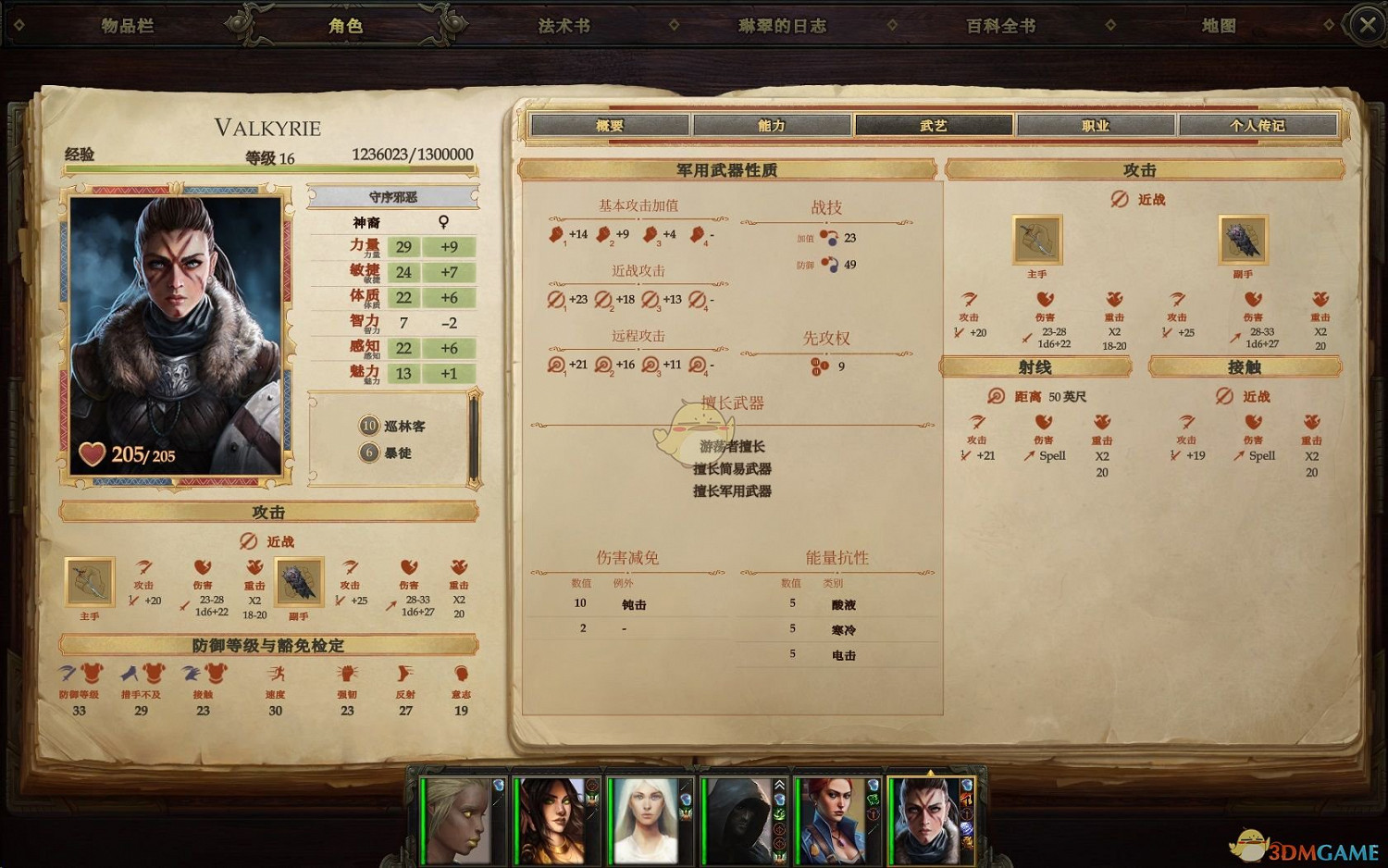Open the 职业 tab
The height and width of the screenshot is (868, 1388).
[x=1097, y=124]
